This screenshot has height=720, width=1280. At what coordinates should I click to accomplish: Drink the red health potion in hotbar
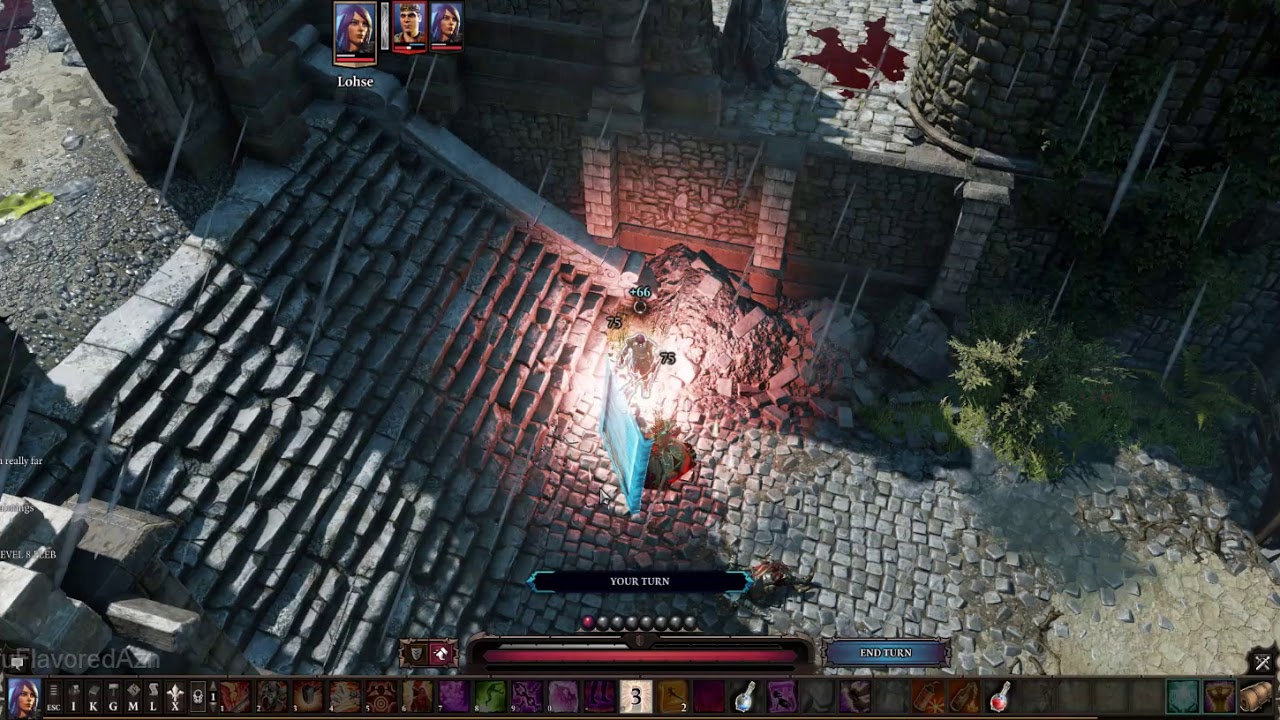999,696
